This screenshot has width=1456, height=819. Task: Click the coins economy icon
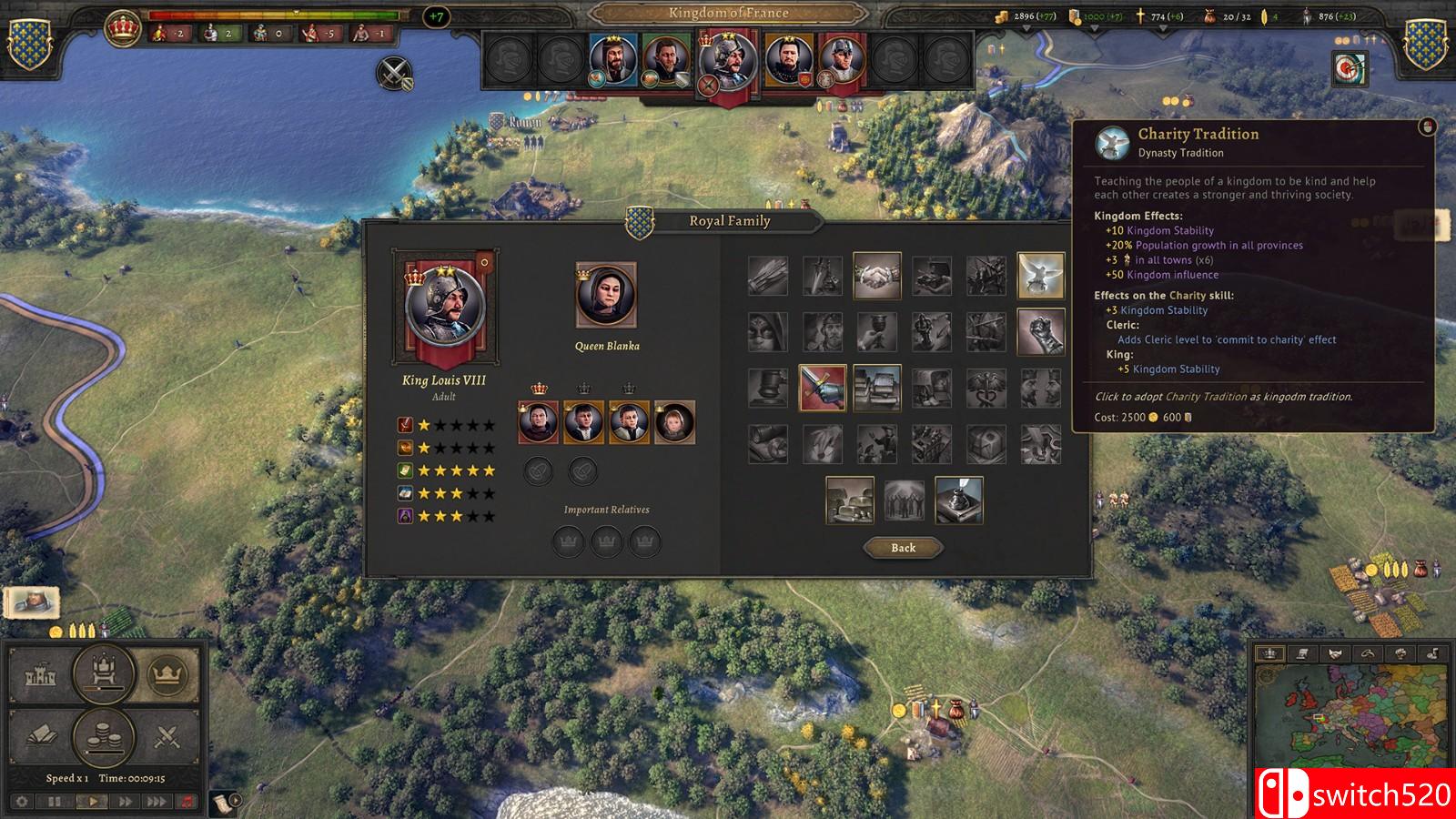[103, 735]
